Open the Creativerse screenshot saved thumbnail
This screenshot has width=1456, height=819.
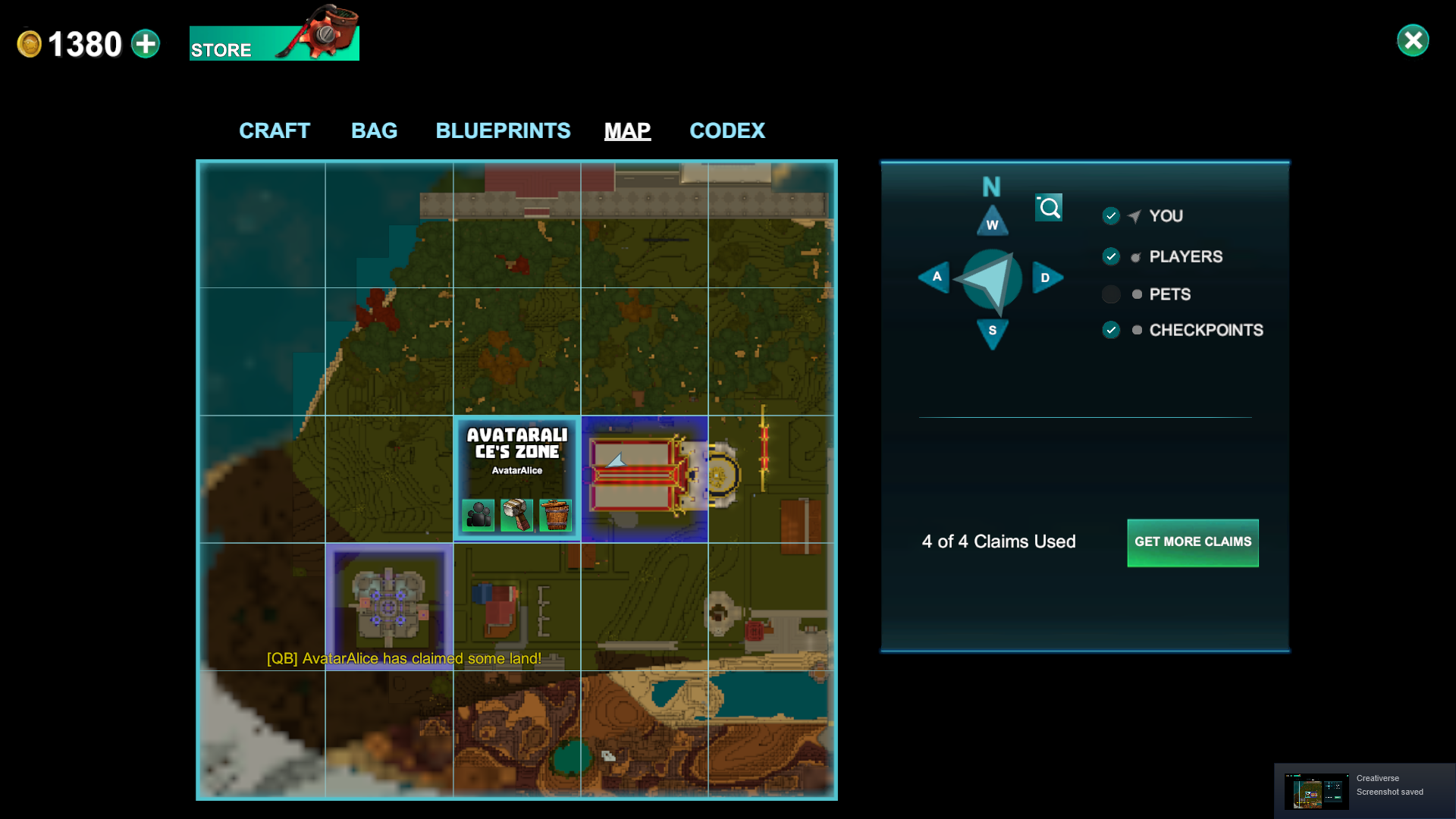[1316, 791]
